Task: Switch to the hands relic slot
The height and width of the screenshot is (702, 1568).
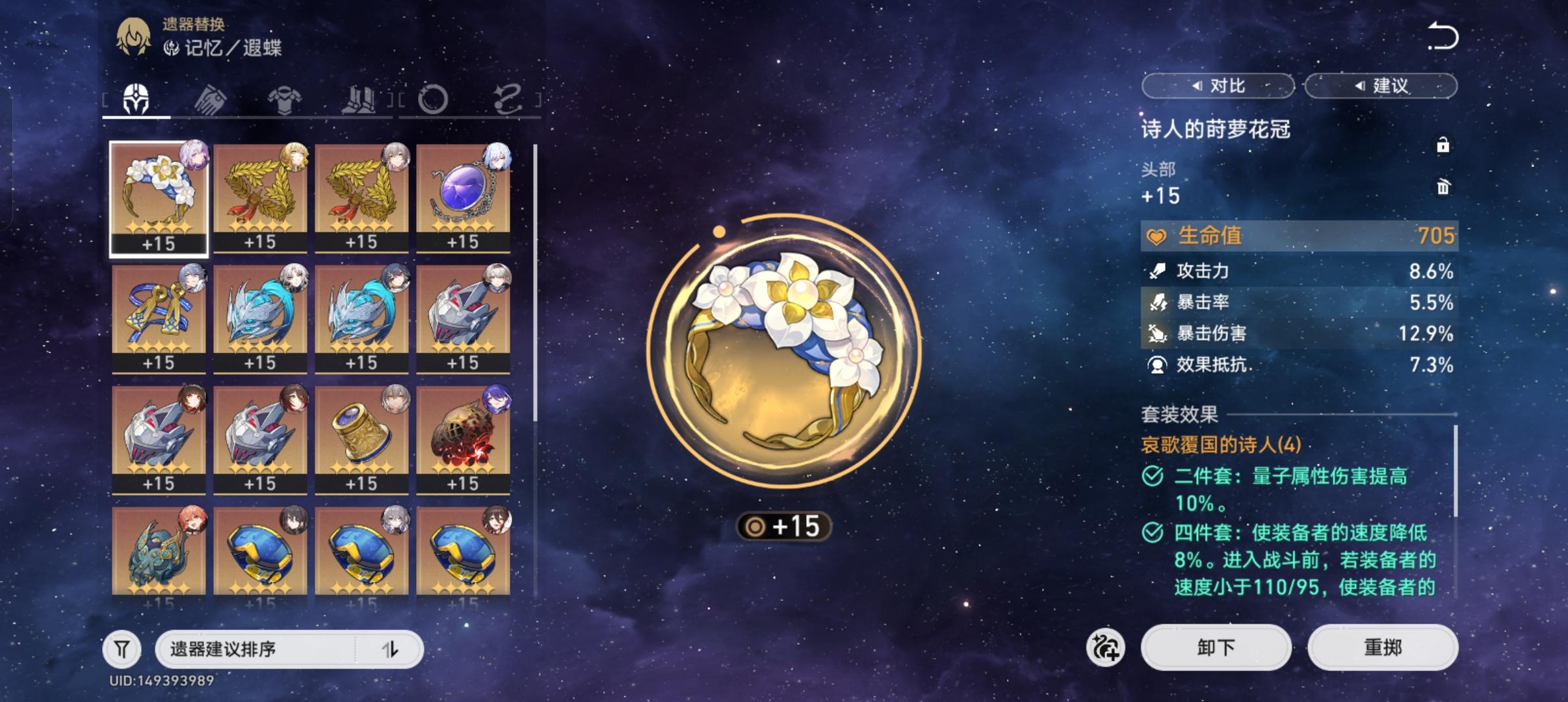Action: point(213,97)
